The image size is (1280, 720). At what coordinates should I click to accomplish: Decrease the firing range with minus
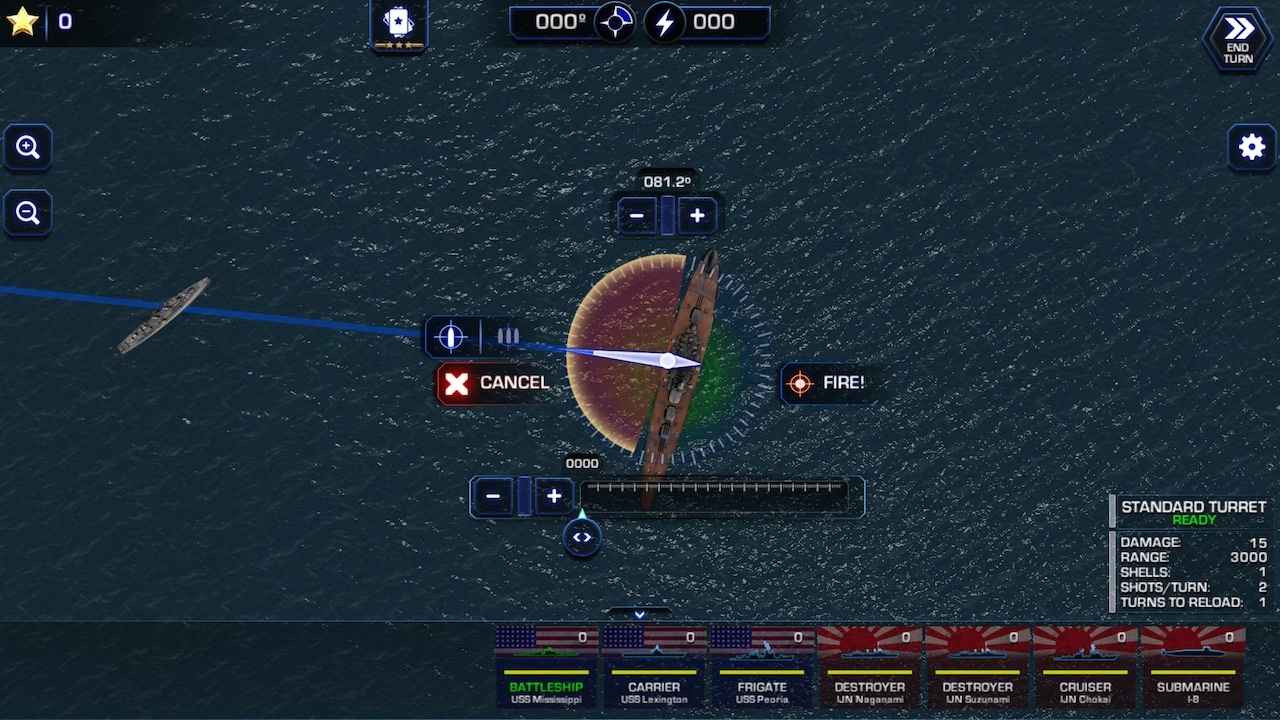point(493,496)
